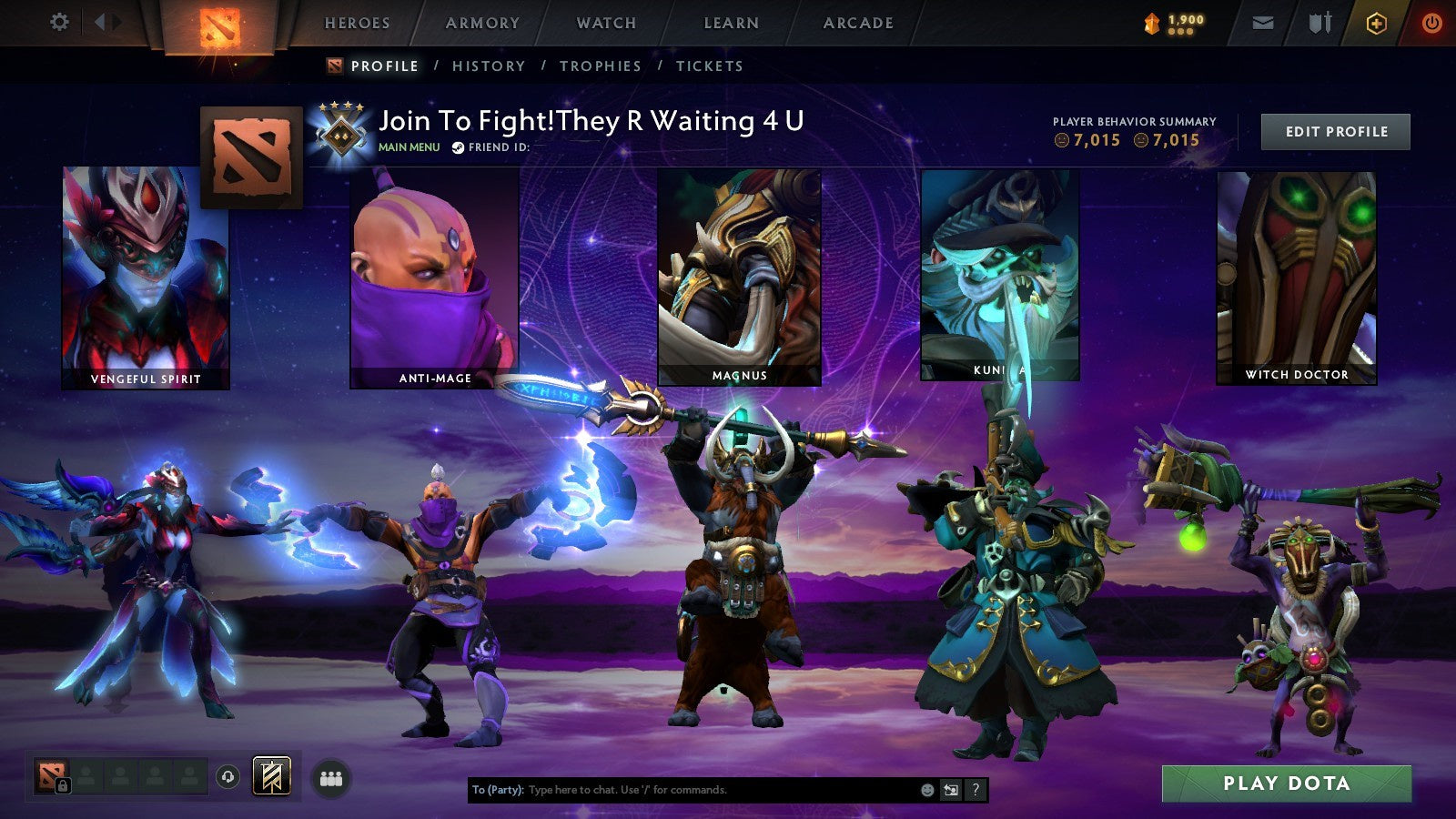Viewport: 1456px width, 819px height.
Task: Switch to the HISTORY tab
Action: click(x=489, y=66)
